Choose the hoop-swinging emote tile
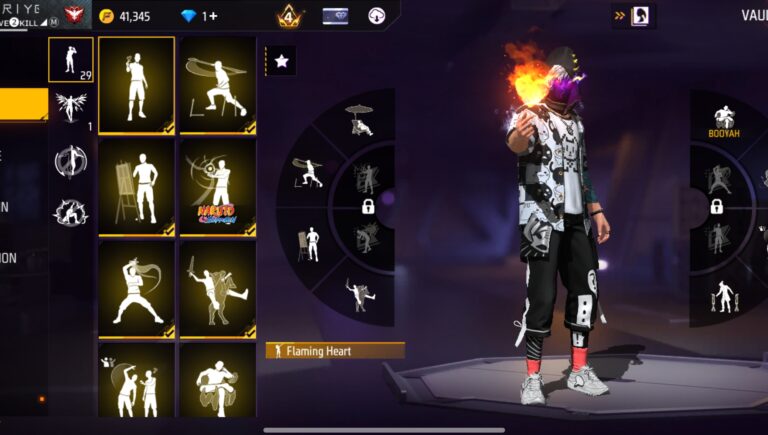The width and height of the screenshot is (768, 435). pos(217,85)
